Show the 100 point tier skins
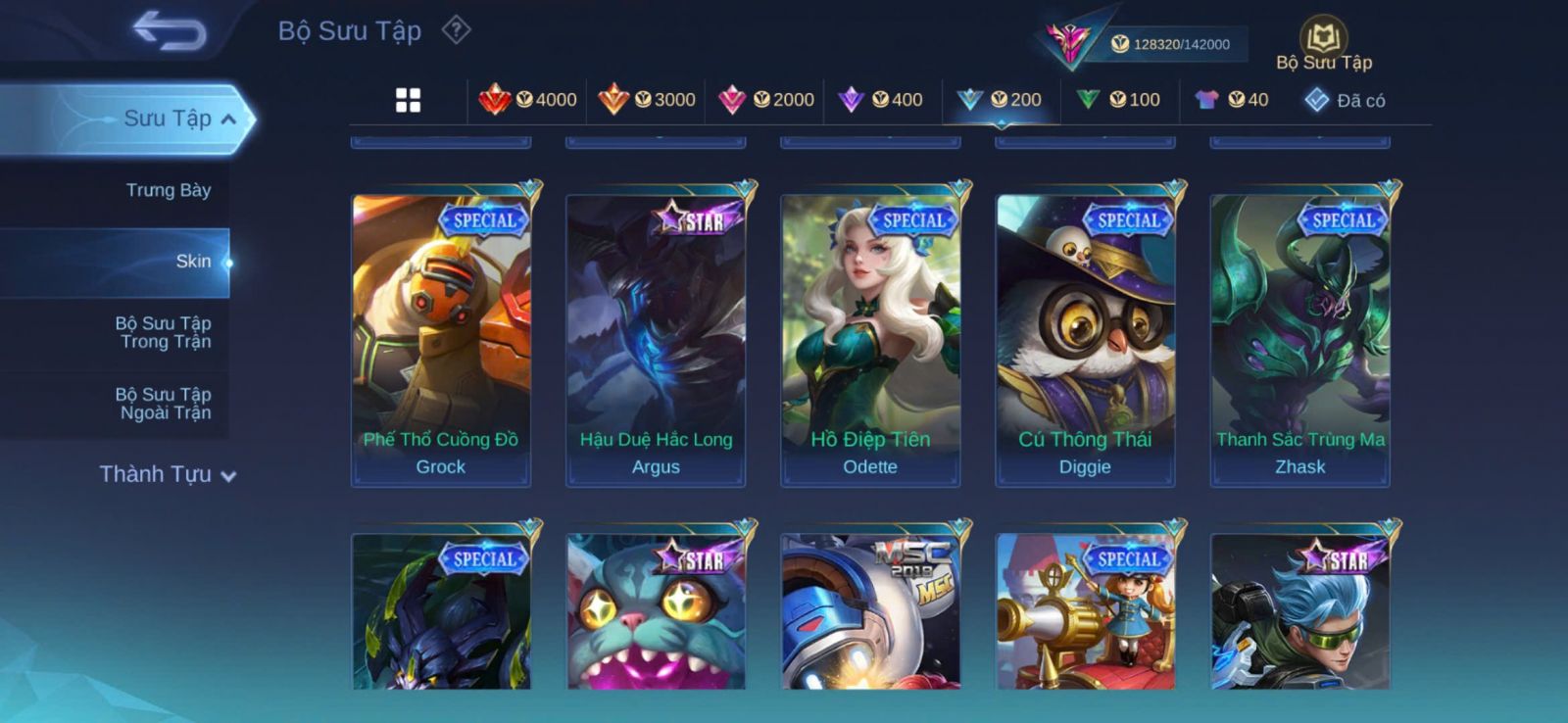This screenshot has width=1568, height=723. [1118, 100]
